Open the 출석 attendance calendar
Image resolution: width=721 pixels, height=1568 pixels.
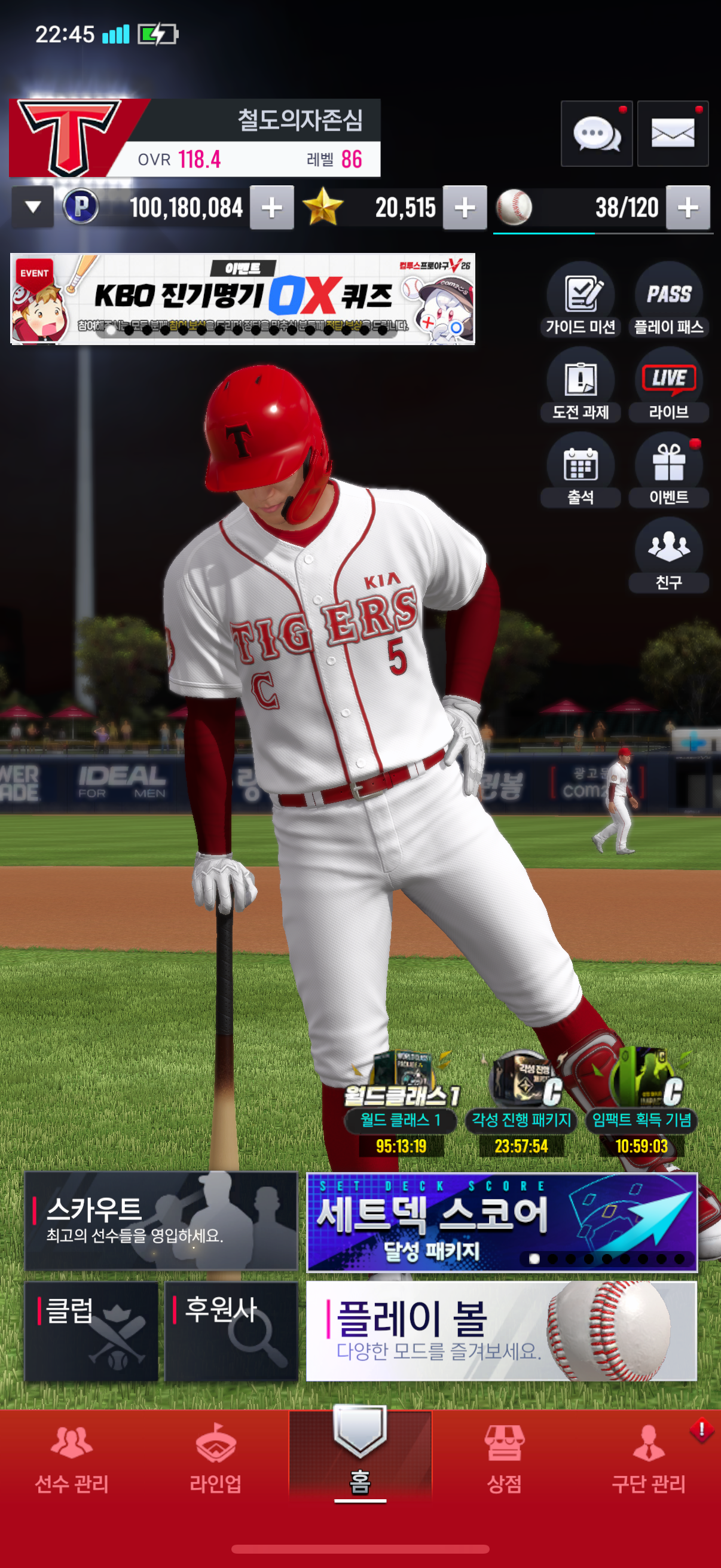(x=581, y=470)
